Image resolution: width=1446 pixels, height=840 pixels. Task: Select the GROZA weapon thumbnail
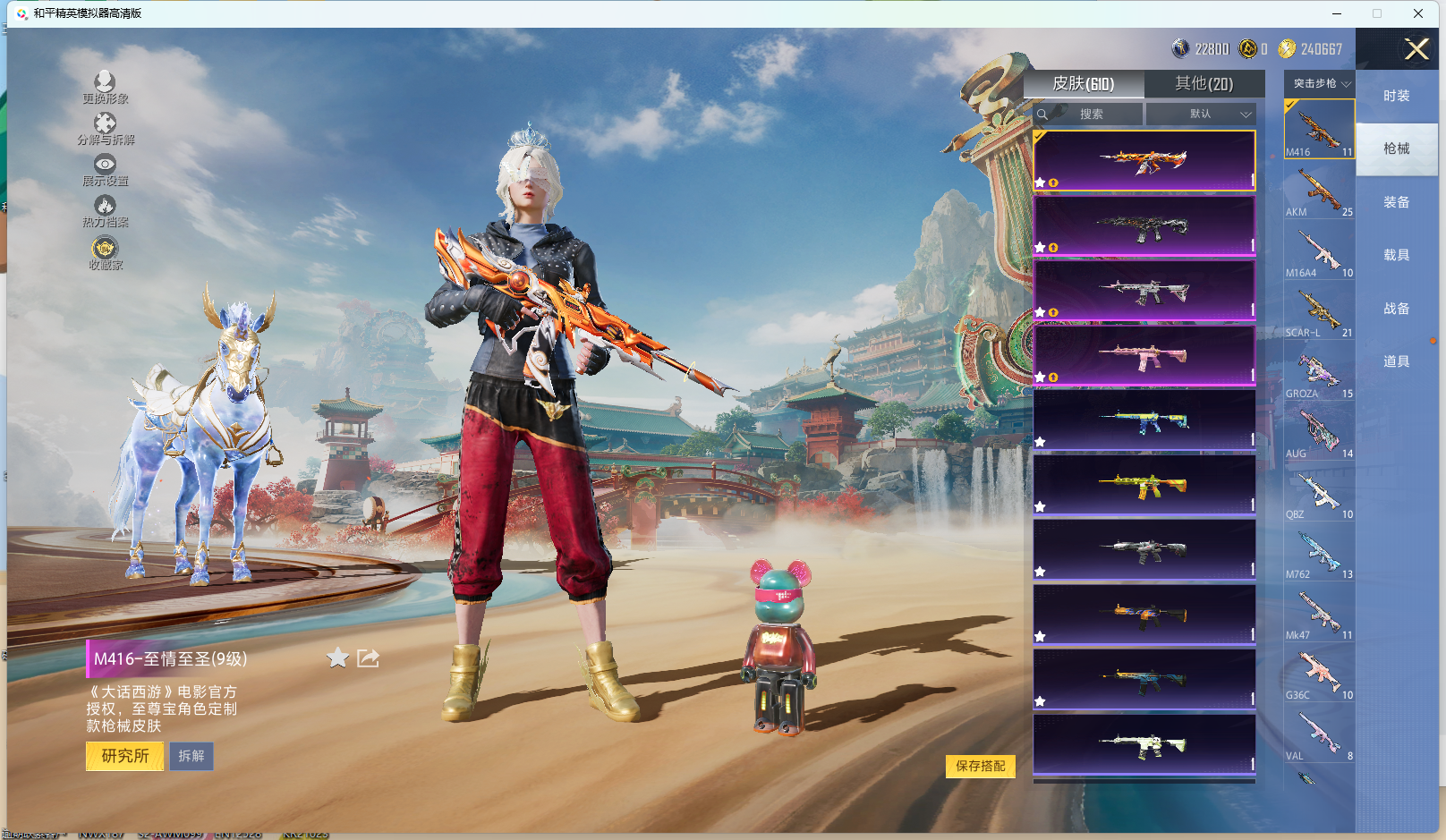(x=1319, y=371)
